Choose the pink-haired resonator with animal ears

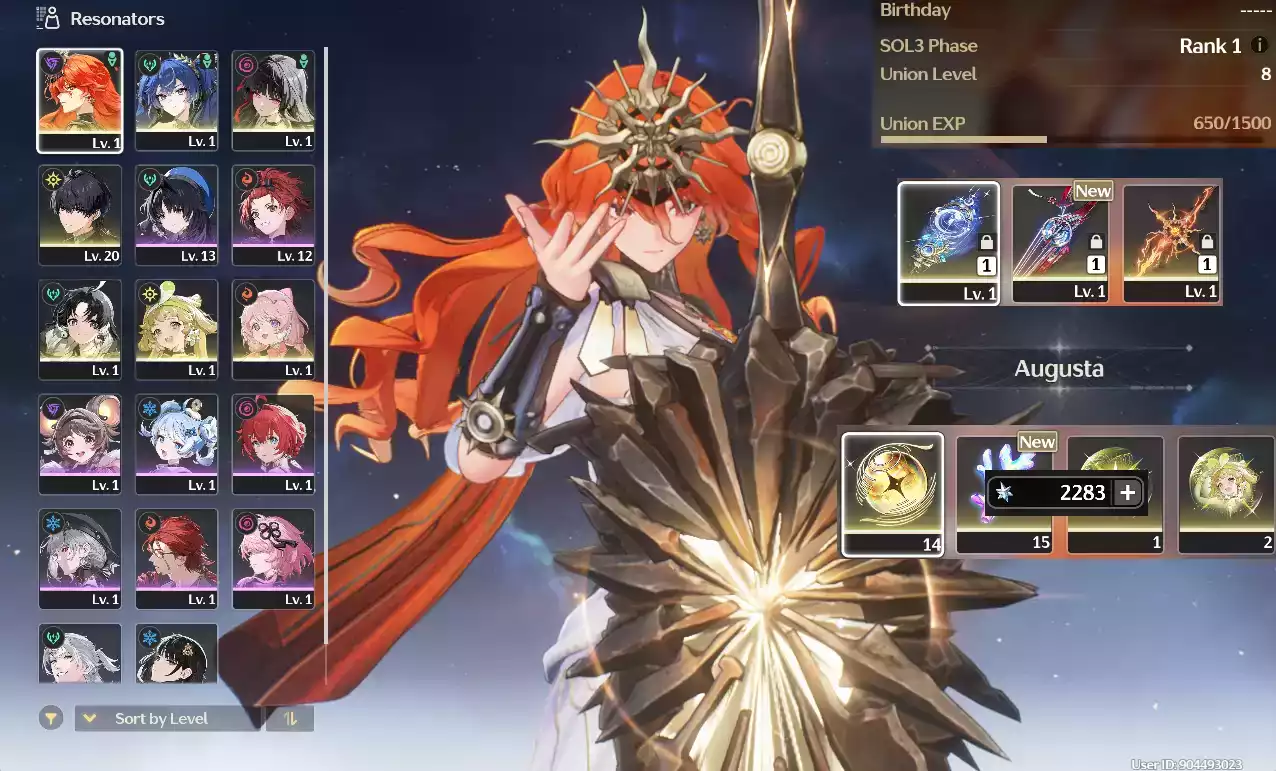(273, 329)
